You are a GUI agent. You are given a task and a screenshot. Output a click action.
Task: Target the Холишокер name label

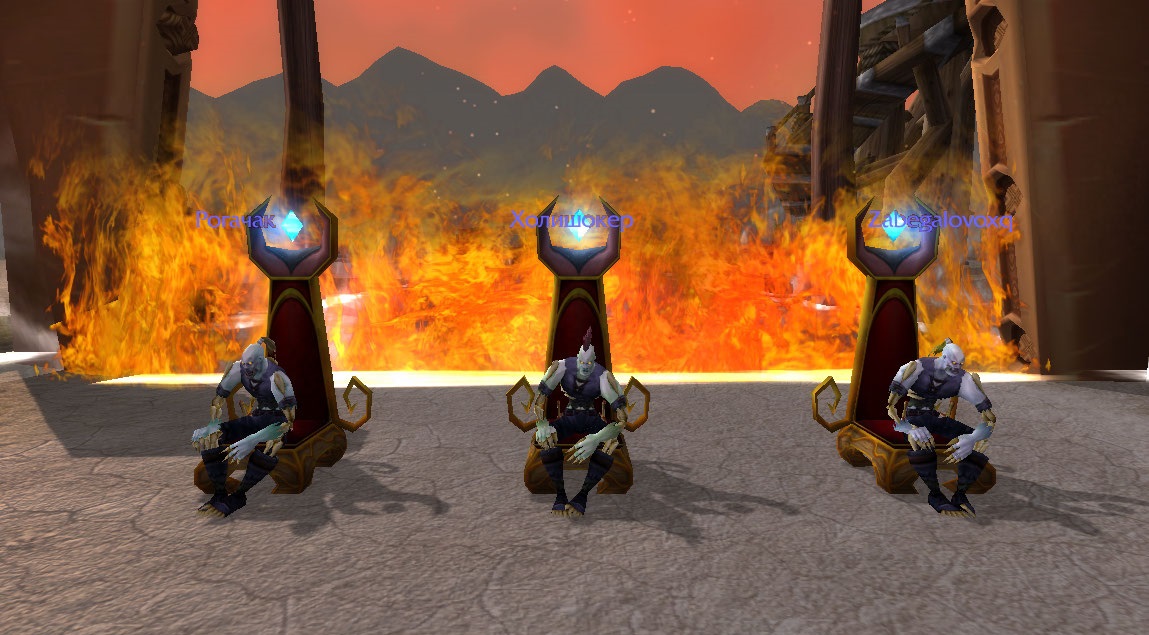(x=572, y=220)
